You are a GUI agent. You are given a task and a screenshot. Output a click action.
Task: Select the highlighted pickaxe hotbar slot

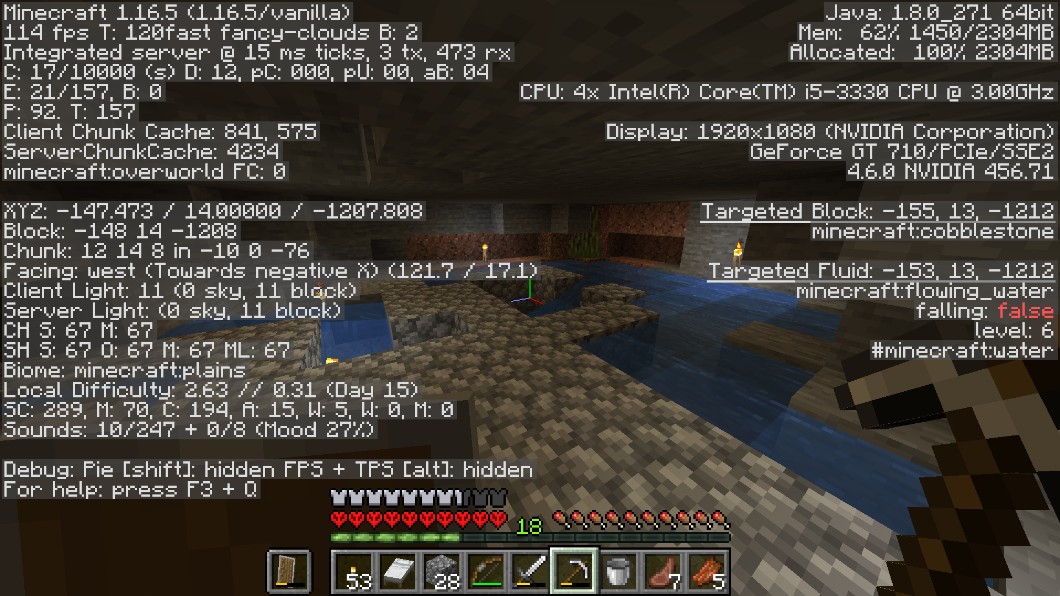pyautogui.click(x=574, y=571)
